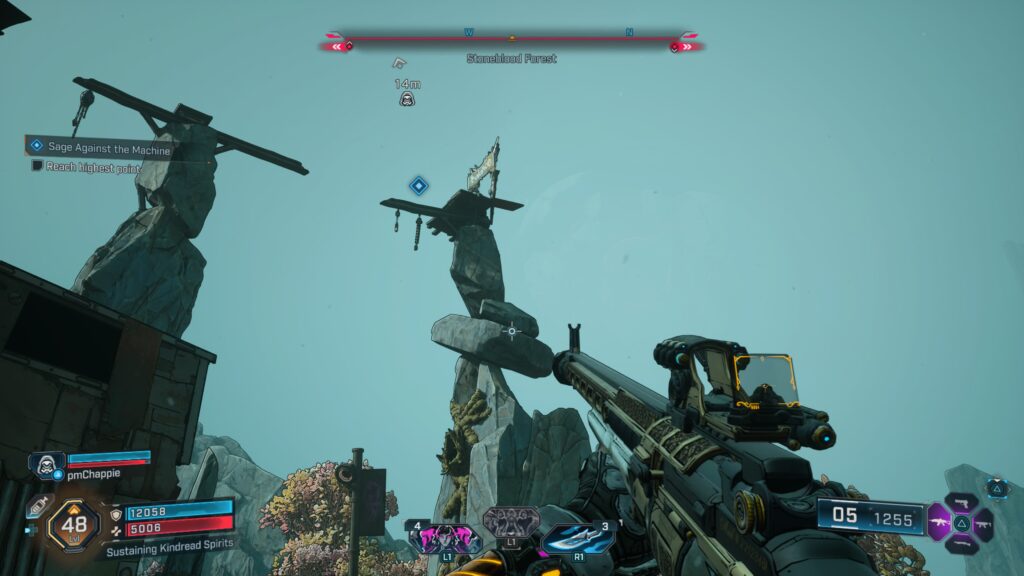Open pmChappie's hooded player portrait
This screenshot has height=576, width=1024.
pos(46,465)
